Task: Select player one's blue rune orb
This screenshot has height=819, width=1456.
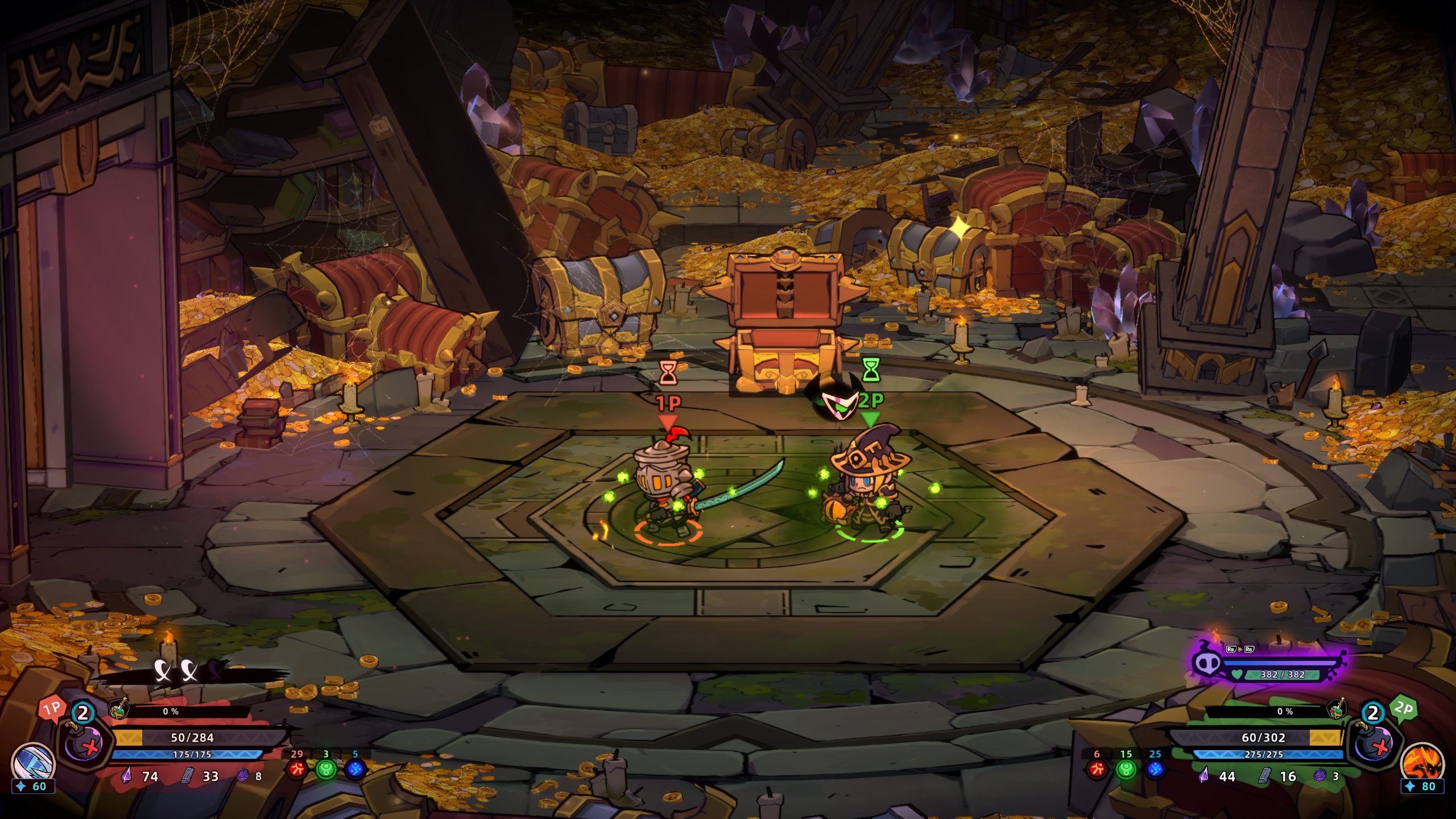Action: click(x=355, y=770)
